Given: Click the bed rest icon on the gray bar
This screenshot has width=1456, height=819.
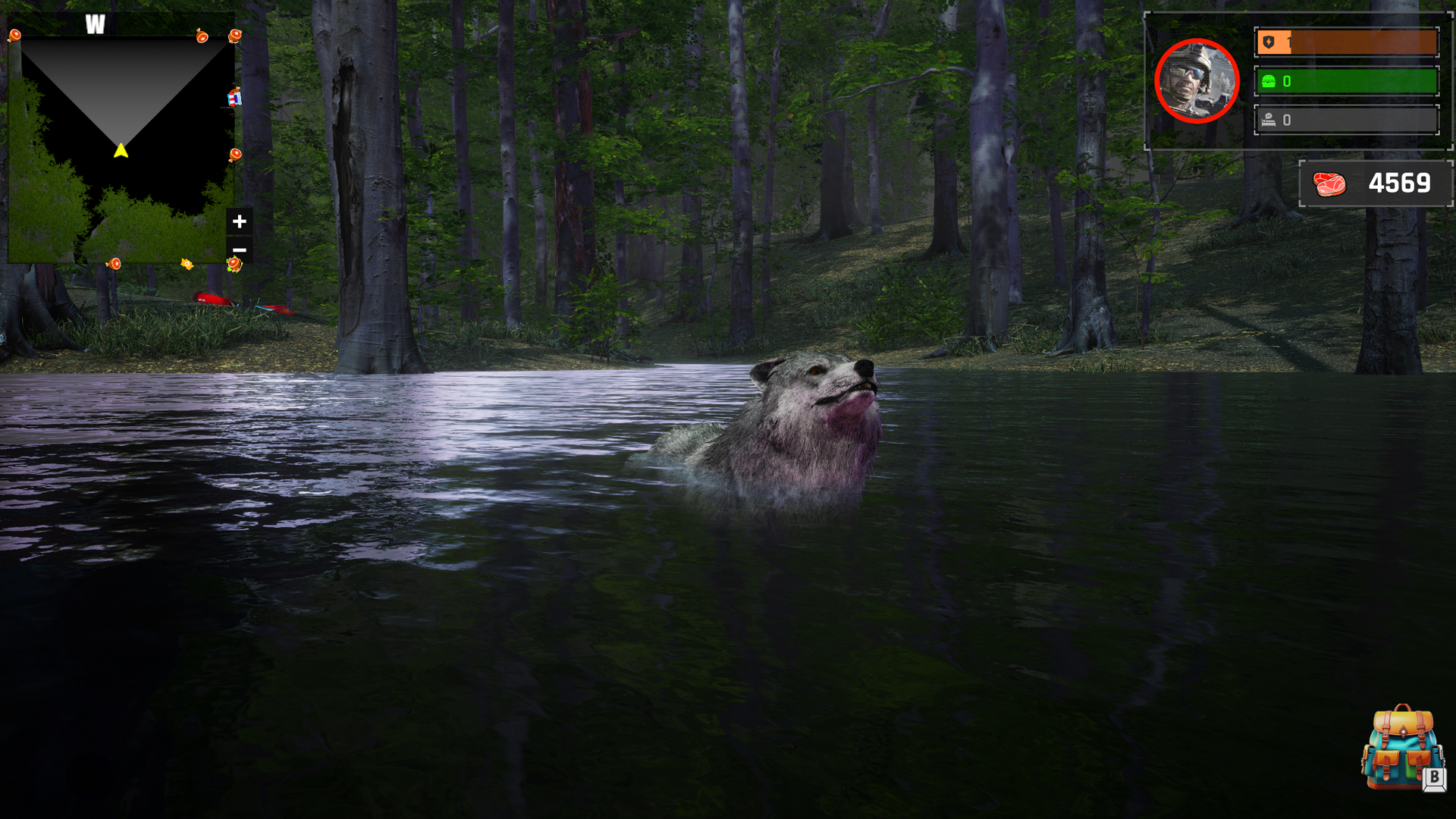Looking at the screenshot, I should 1269,119.
